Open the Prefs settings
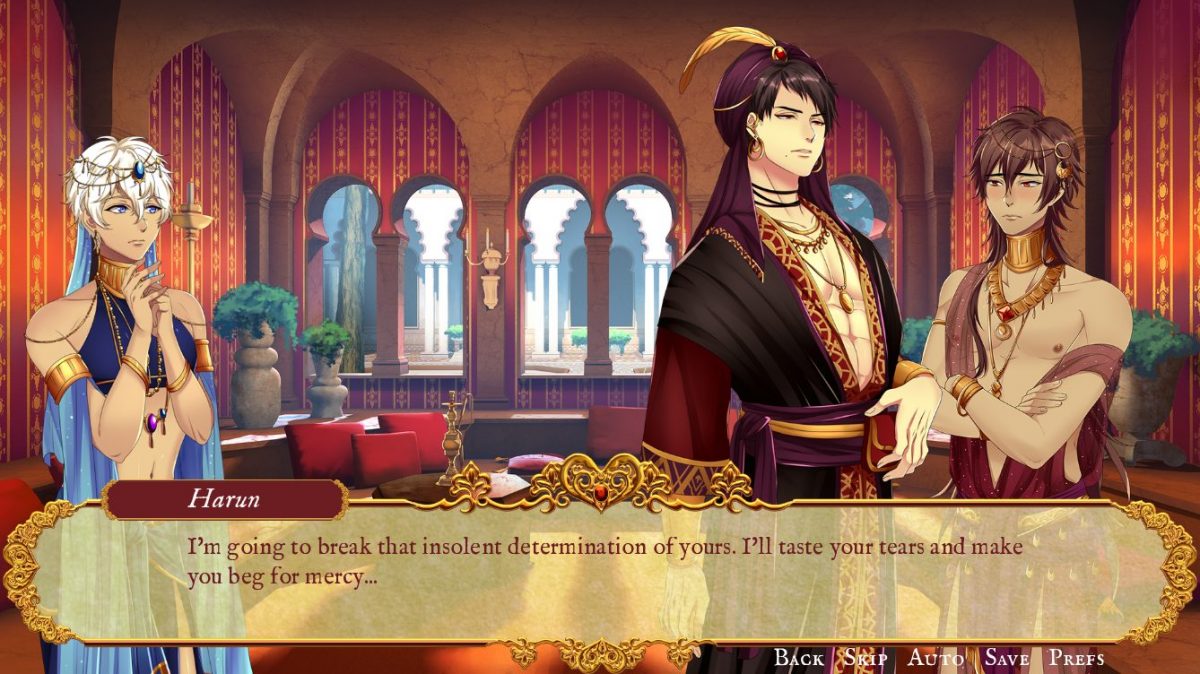The image size is (1200, 674). [x=1076, y=657]
